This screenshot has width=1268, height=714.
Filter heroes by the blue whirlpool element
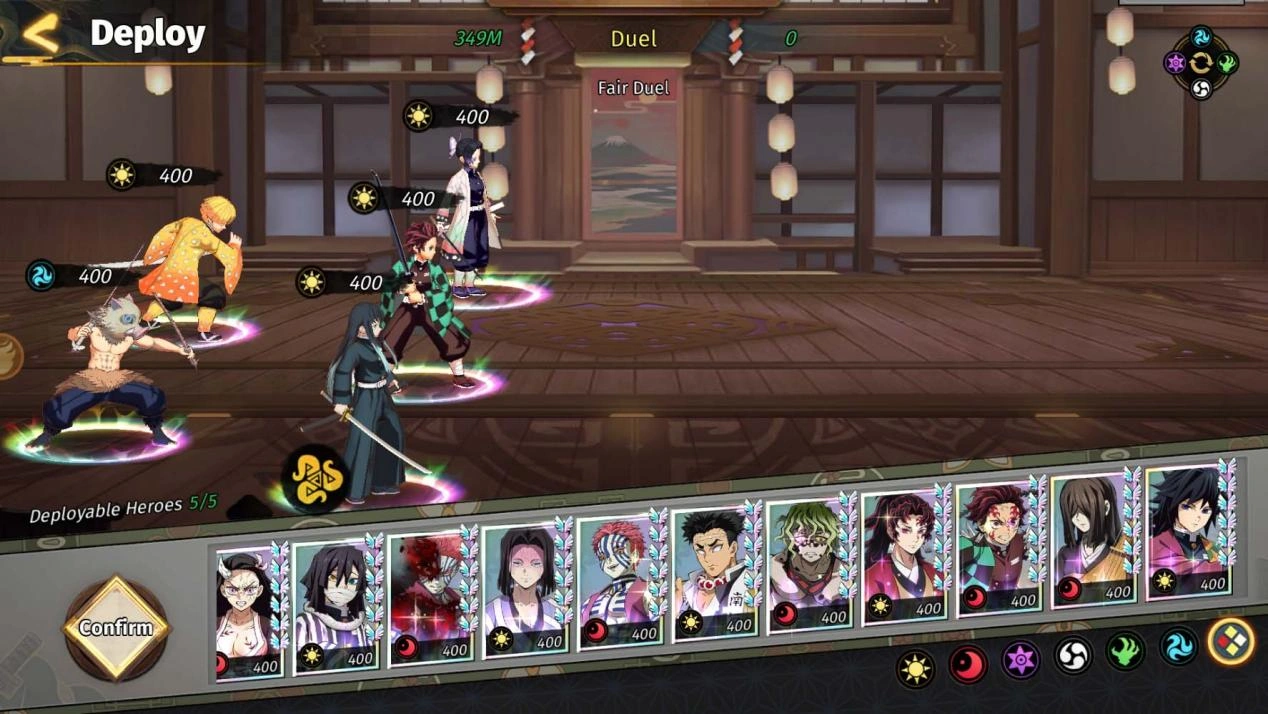click(x=1178, y=647)
